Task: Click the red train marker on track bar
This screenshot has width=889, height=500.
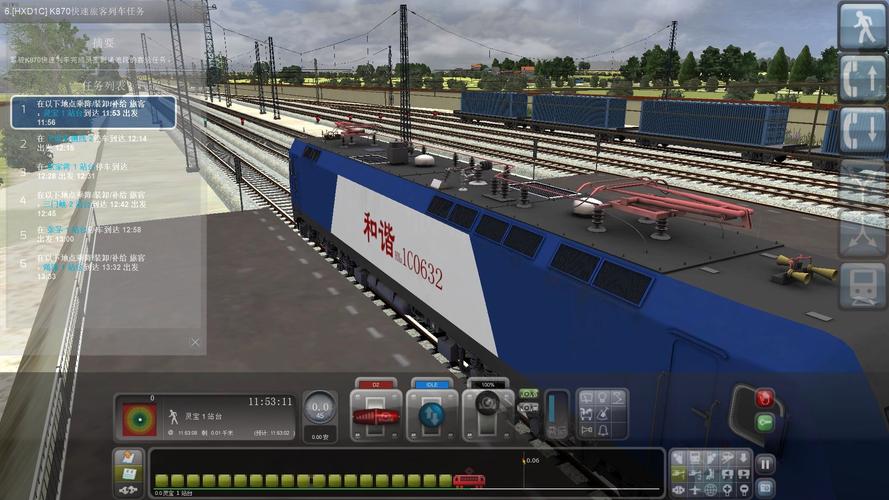Action: 468,481
